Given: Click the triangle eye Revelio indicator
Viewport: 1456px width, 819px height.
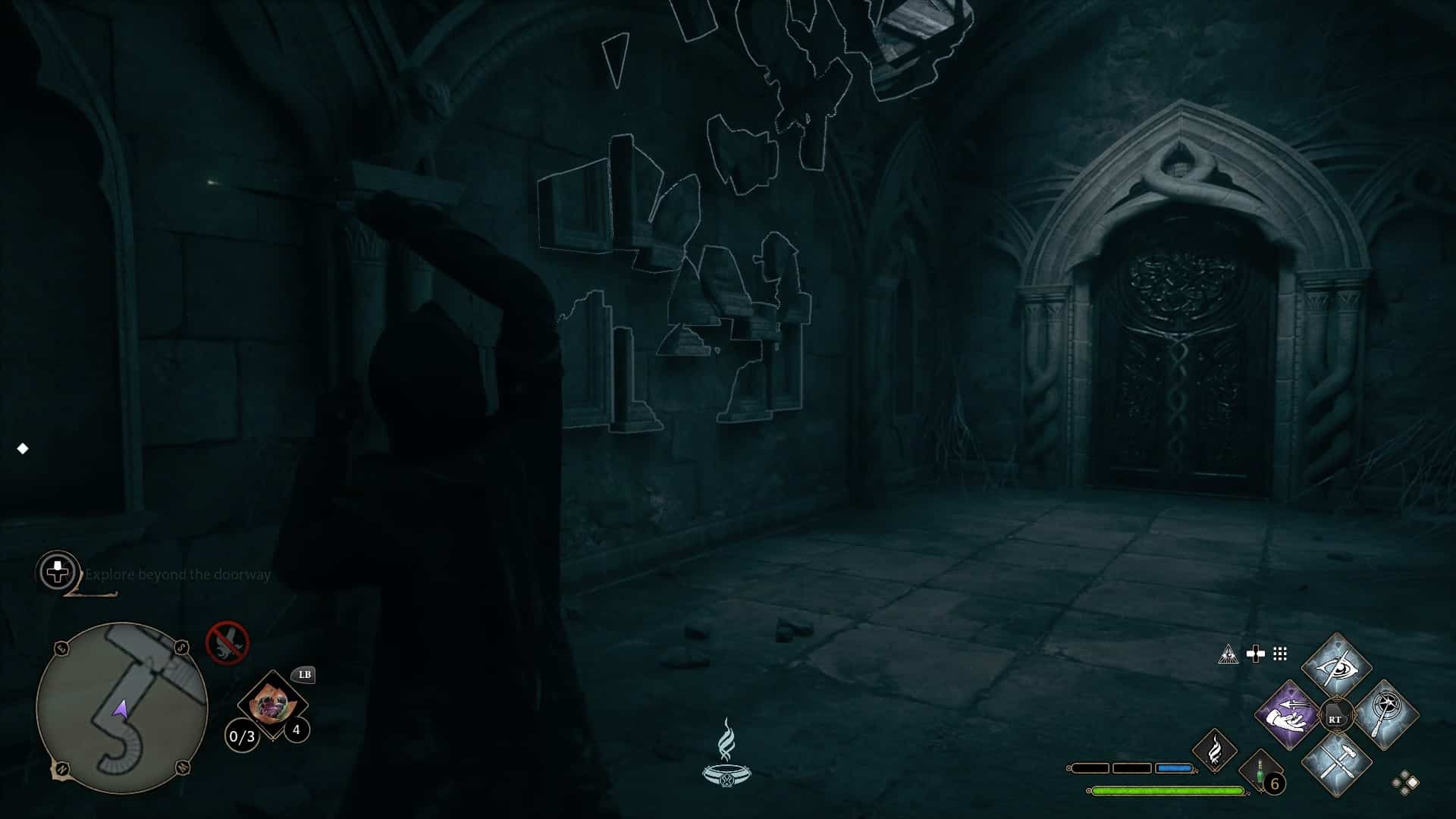Looking at the screenshot, I should pos(1228,654).
